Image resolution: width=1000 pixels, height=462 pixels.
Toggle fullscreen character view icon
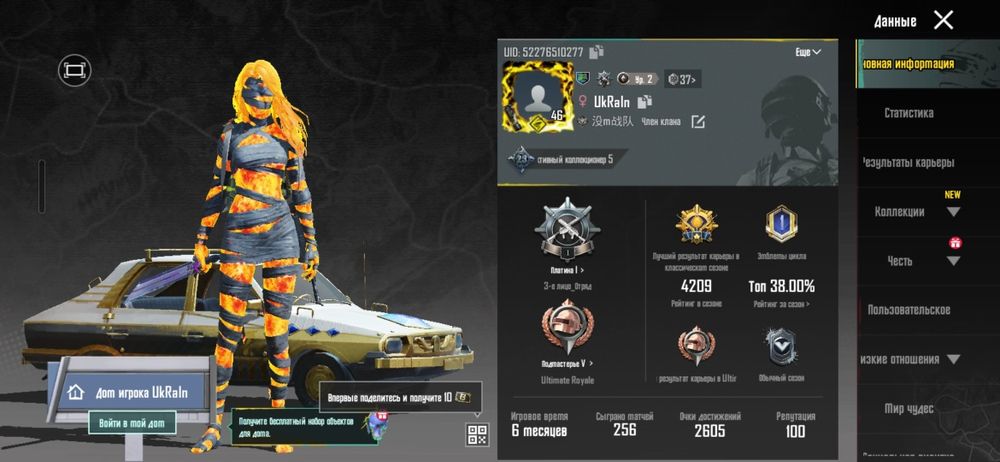pos(73,69)
